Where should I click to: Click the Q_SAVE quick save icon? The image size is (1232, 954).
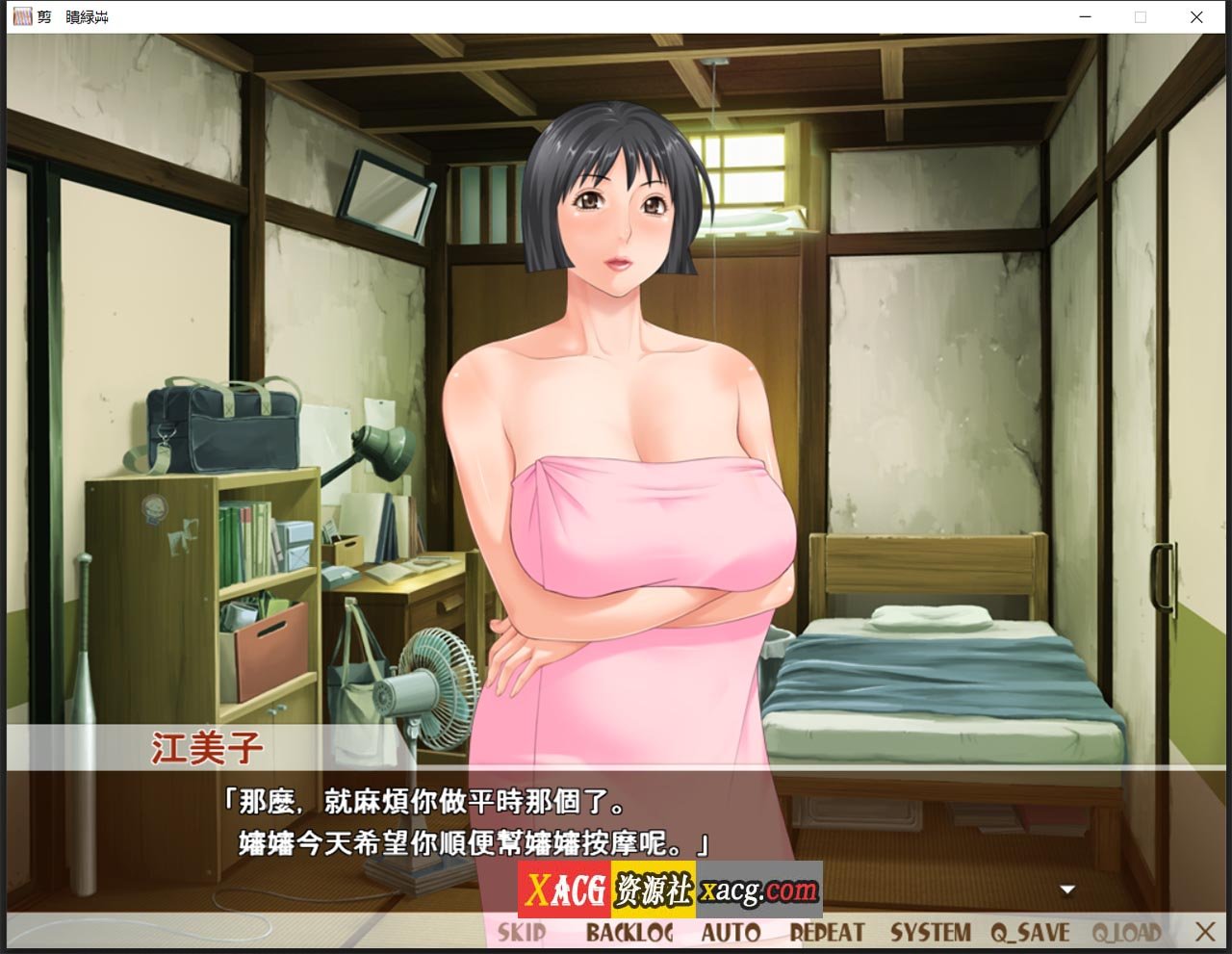click(x=1033, y=930)
